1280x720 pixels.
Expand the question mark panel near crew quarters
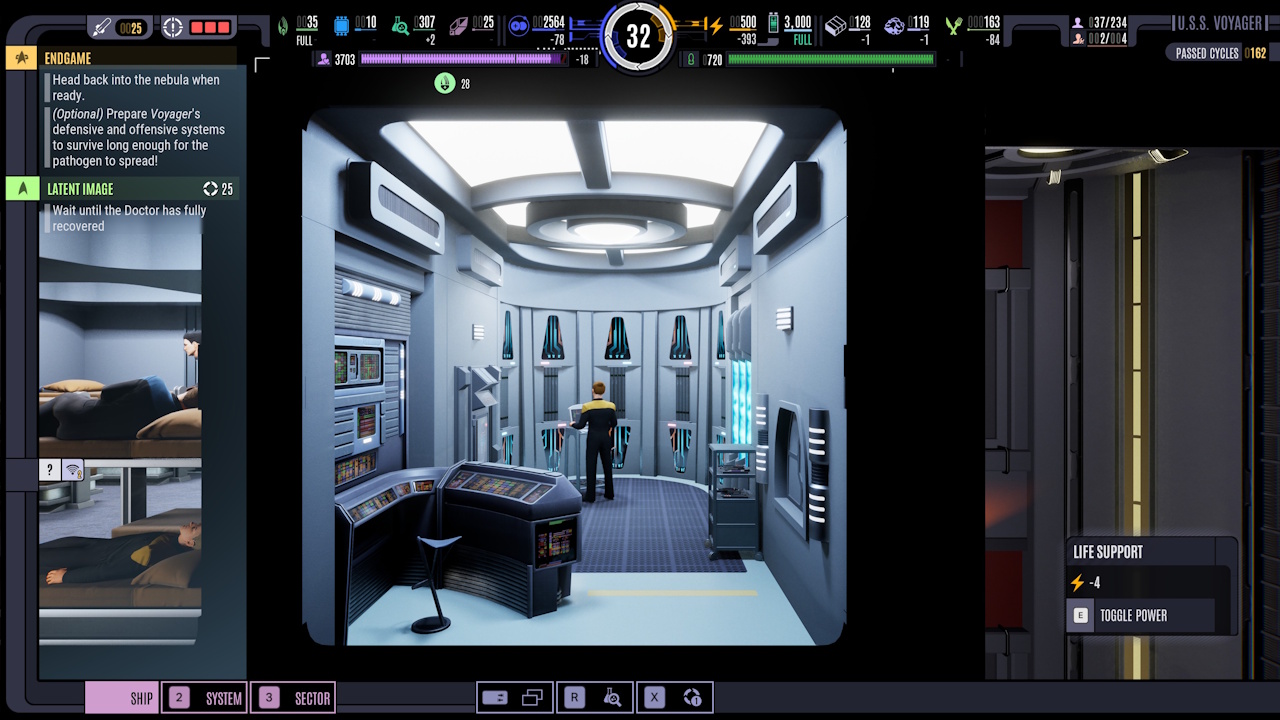coord(49,470)
